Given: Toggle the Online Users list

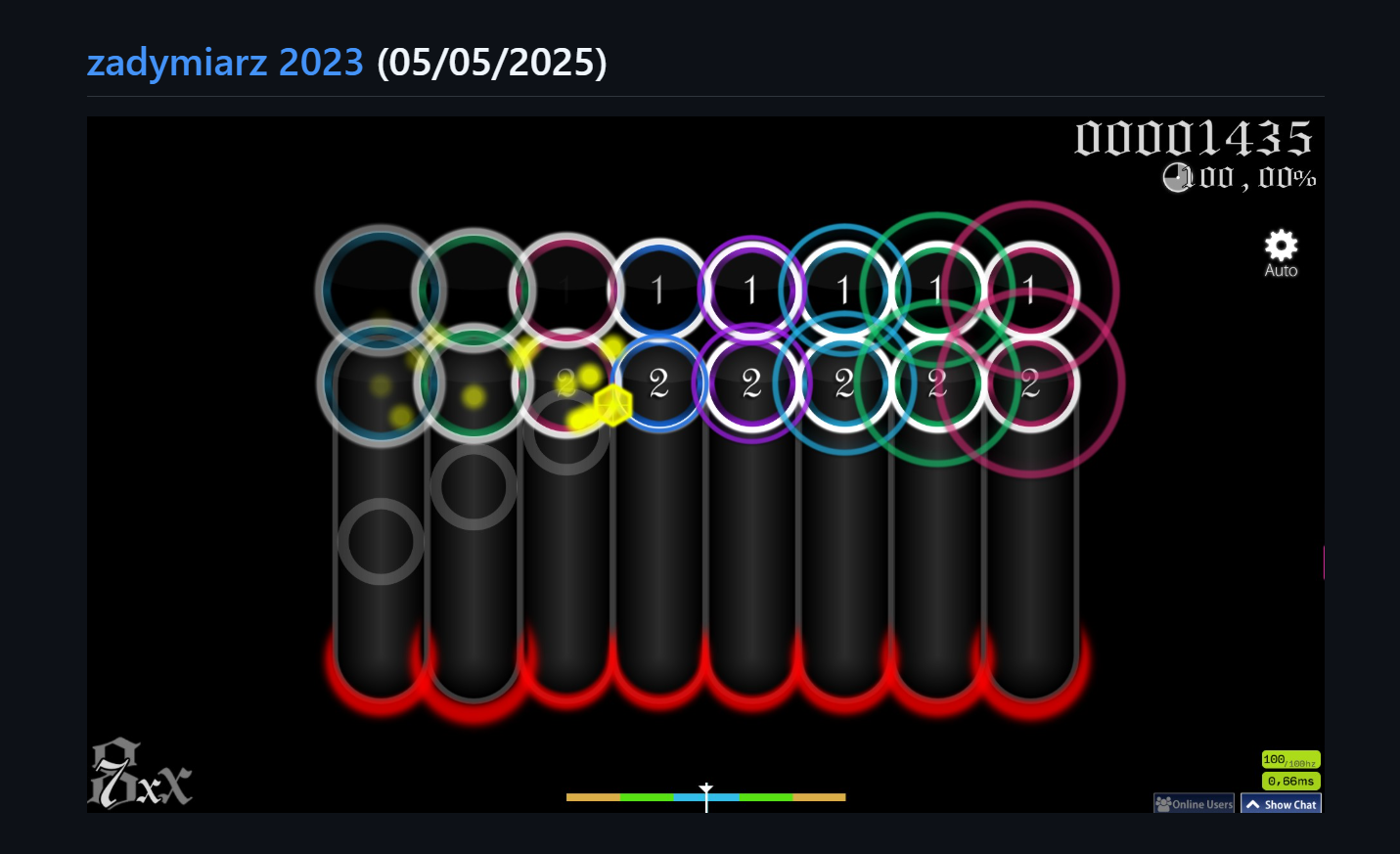Looking at the screenshot, I should pos(1194,803).
